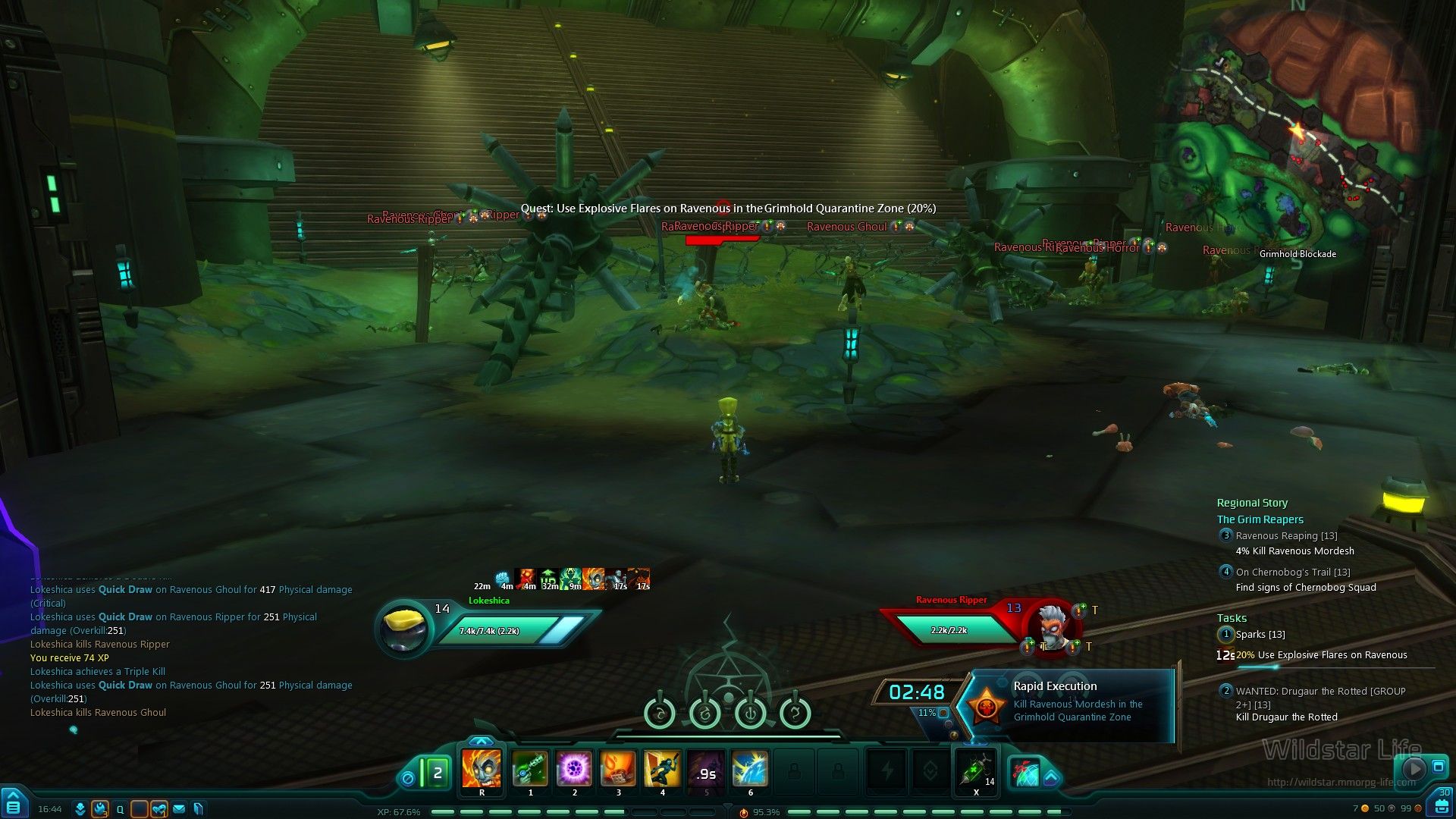Click the social heart icon in bottom bar
Viewport: 1456px width, 819px height.
[x=158, y=809]
